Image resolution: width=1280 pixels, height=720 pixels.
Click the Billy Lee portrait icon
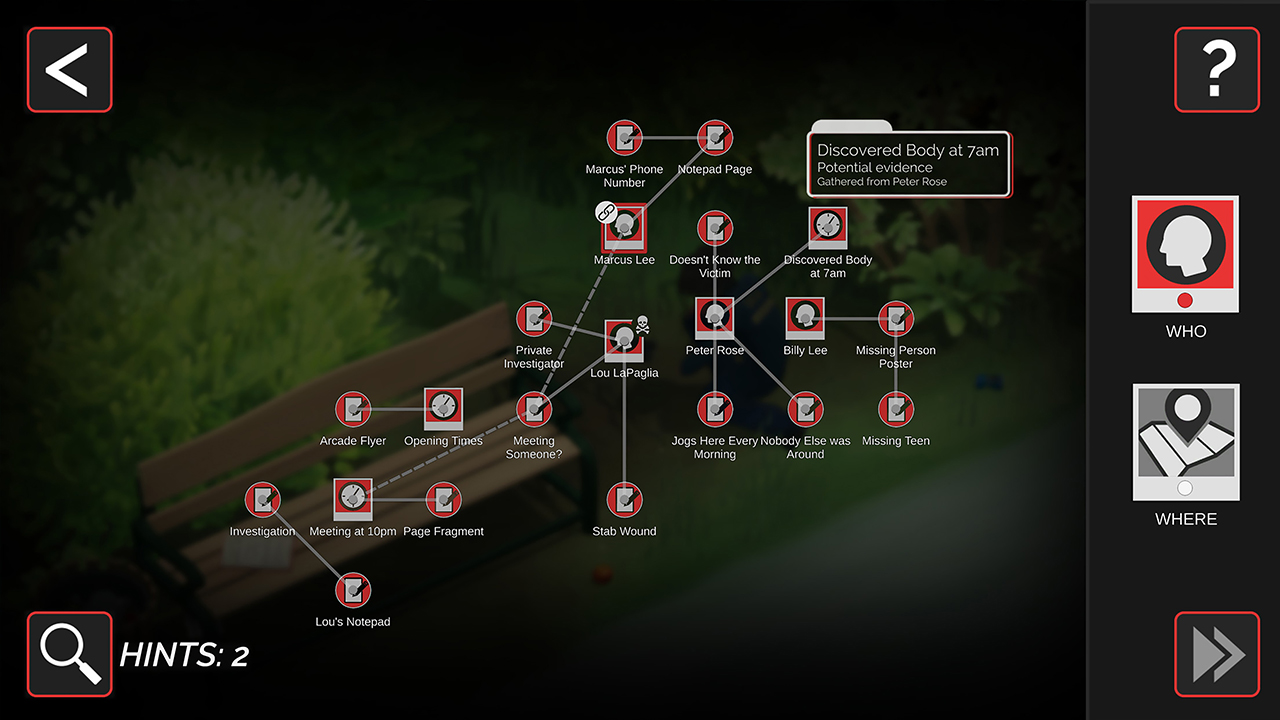click(x=805, y=316)
